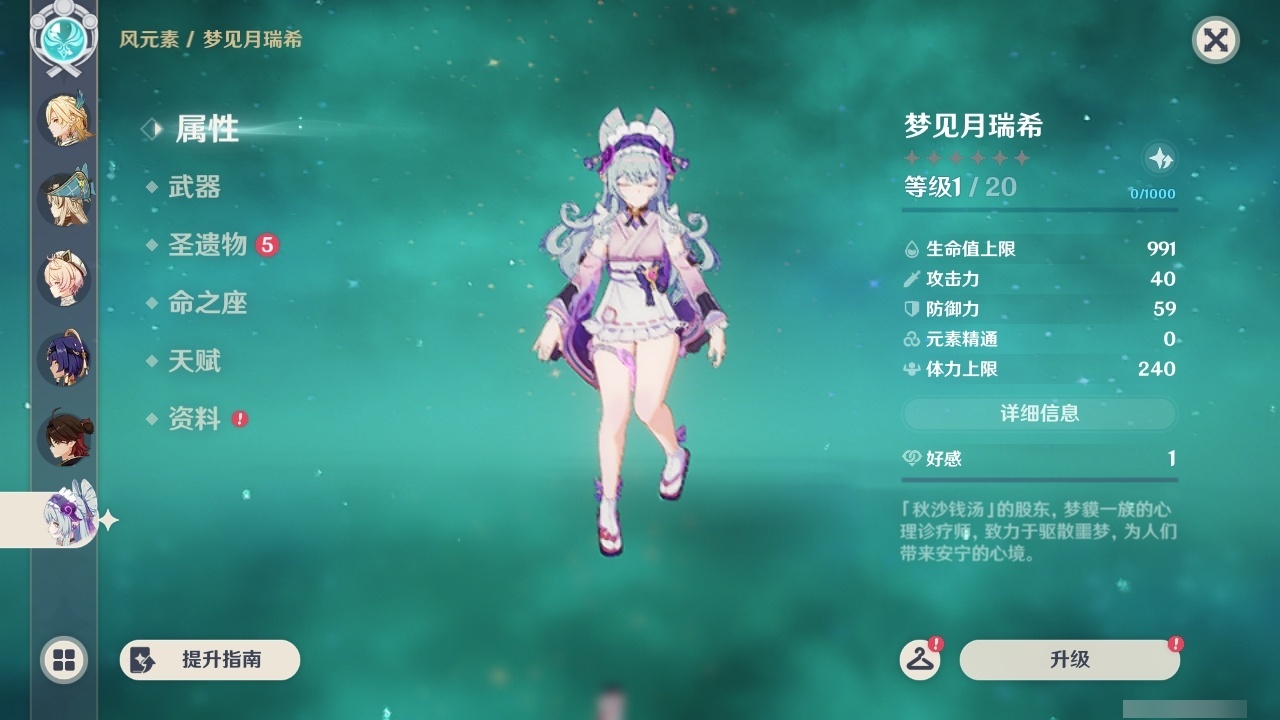Click the shield icon beside 防御力

[x=911, y=309]
